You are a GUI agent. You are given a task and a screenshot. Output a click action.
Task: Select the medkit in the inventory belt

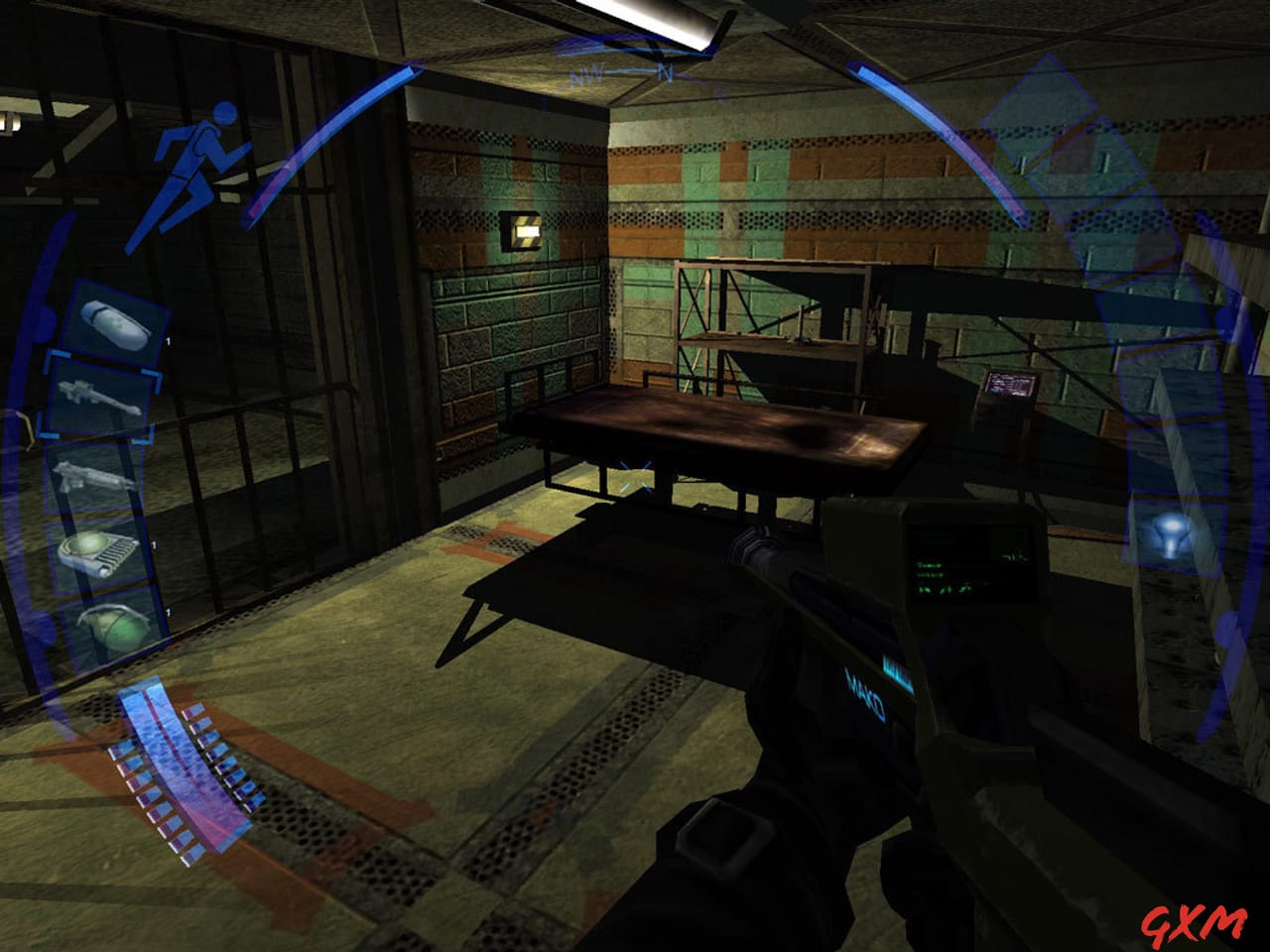coord(114,317)
